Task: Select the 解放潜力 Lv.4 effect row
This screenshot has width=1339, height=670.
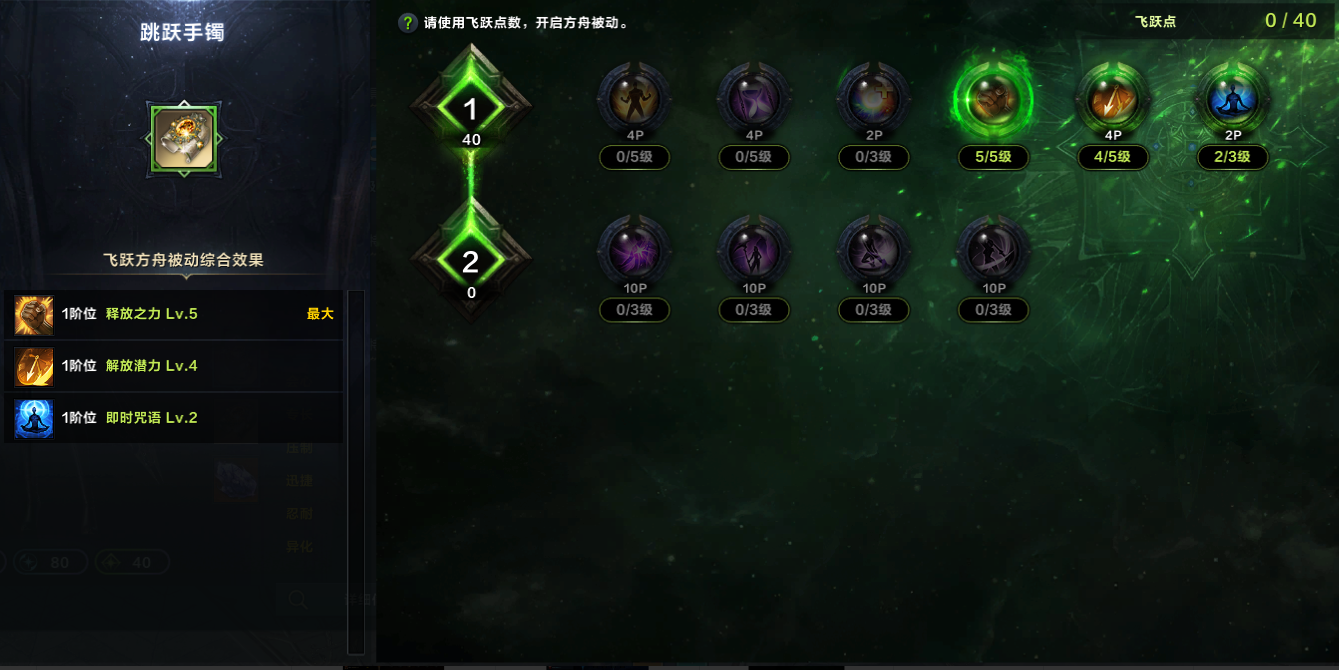Action: (x=174, y=366)
